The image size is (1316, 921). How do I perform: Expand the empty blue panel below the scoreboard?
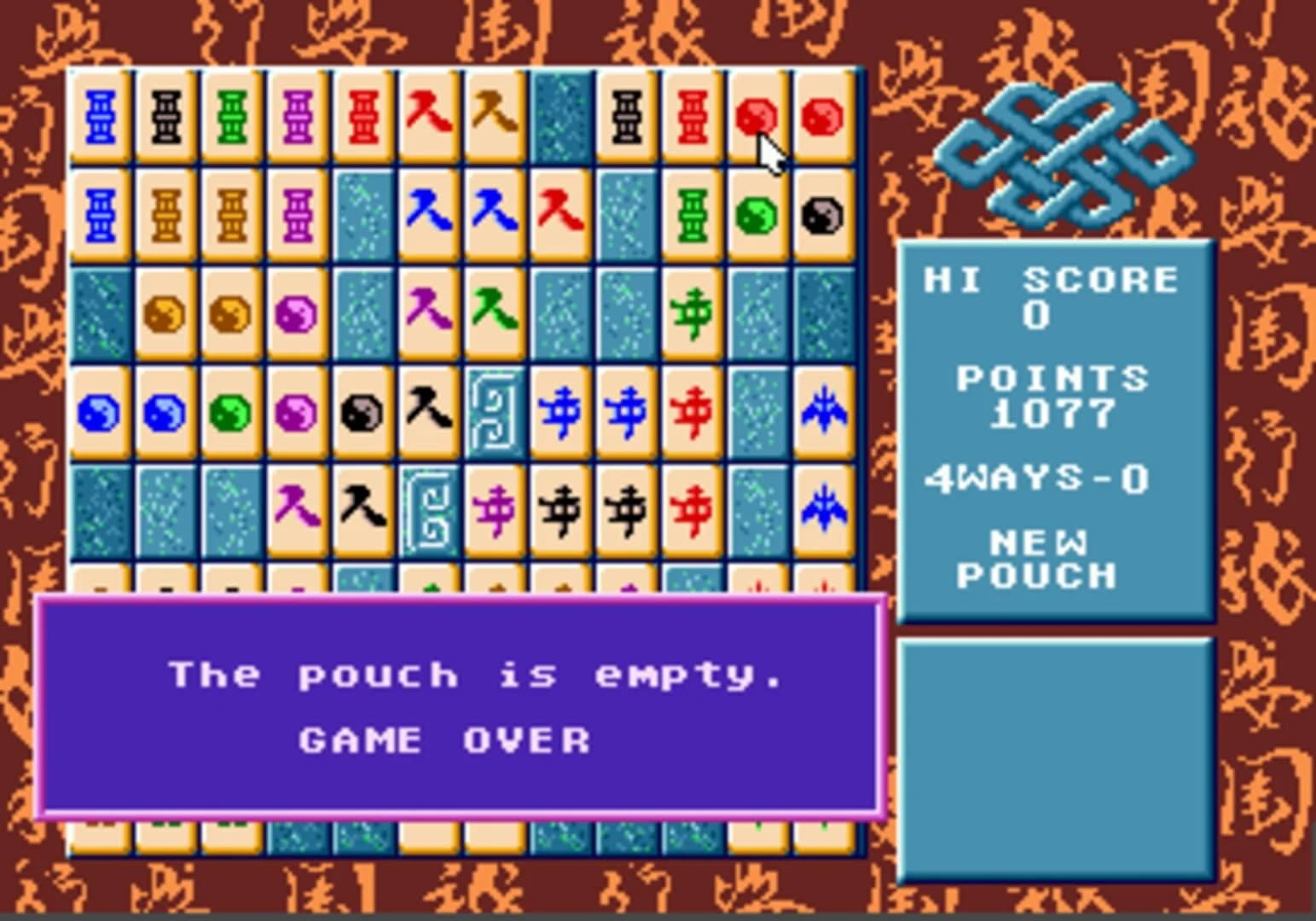(1058, 759)
